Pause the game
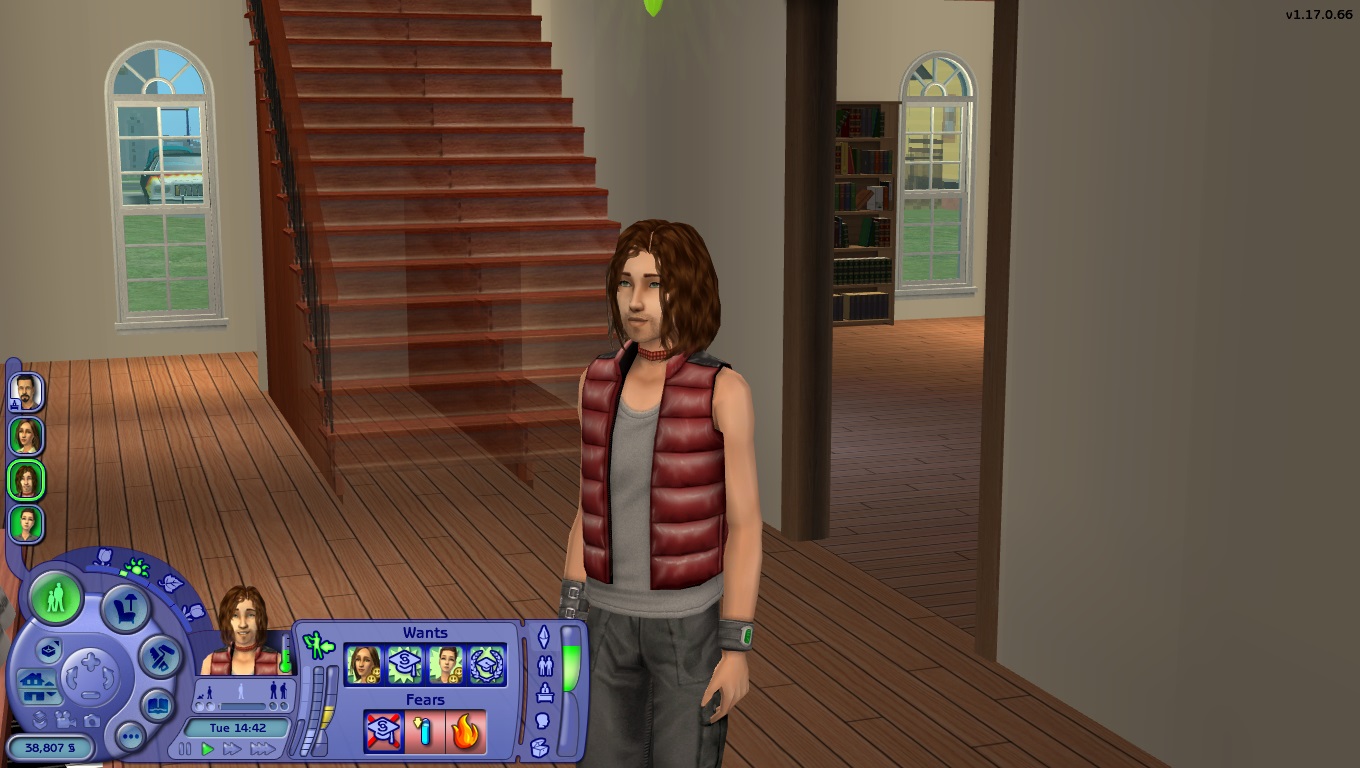Viewport: 1360px width, 768px height. [185, 749]
